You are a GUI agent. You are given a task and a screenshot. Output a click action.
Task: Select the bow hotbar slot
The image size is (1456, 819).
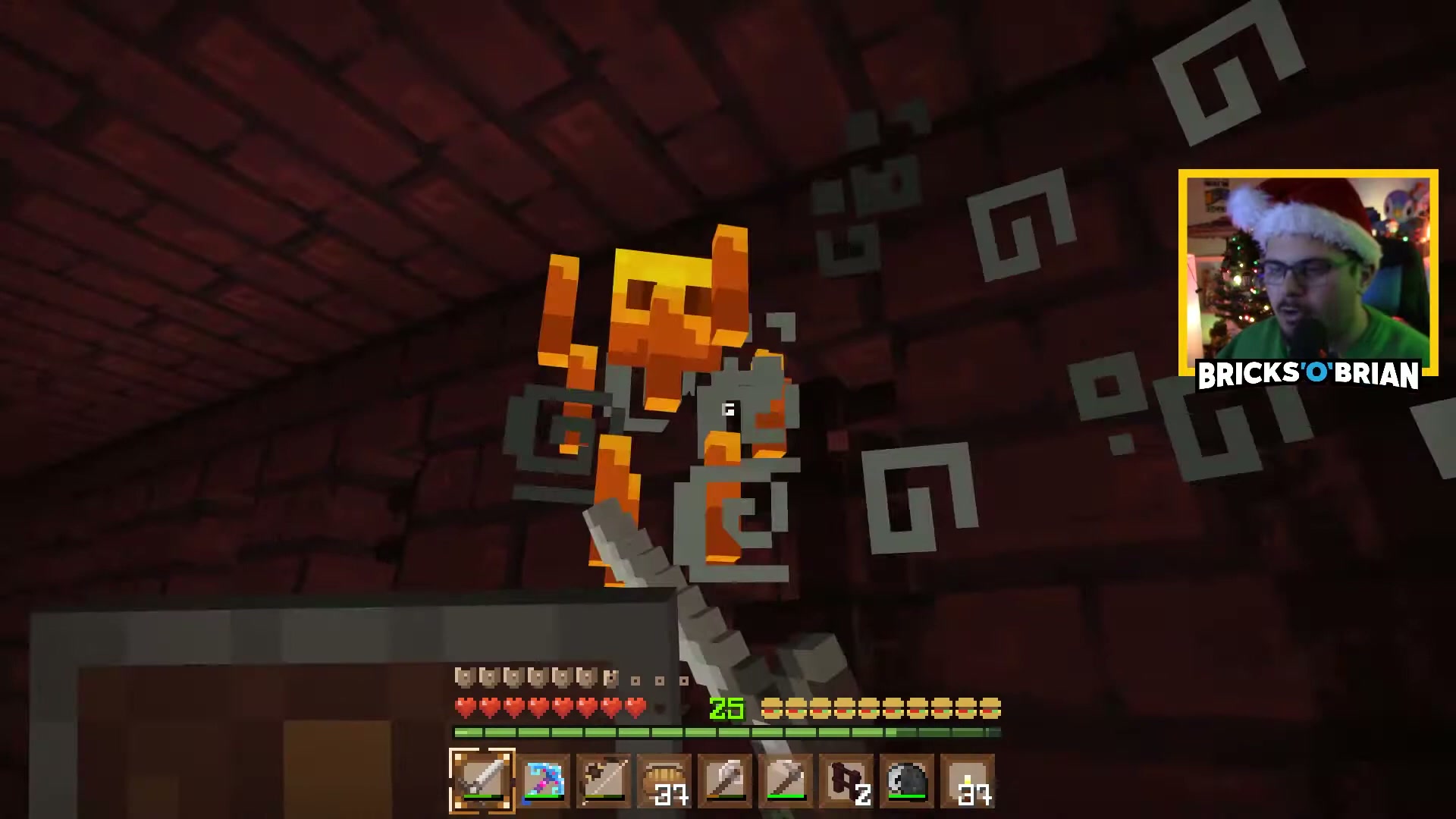604,781
